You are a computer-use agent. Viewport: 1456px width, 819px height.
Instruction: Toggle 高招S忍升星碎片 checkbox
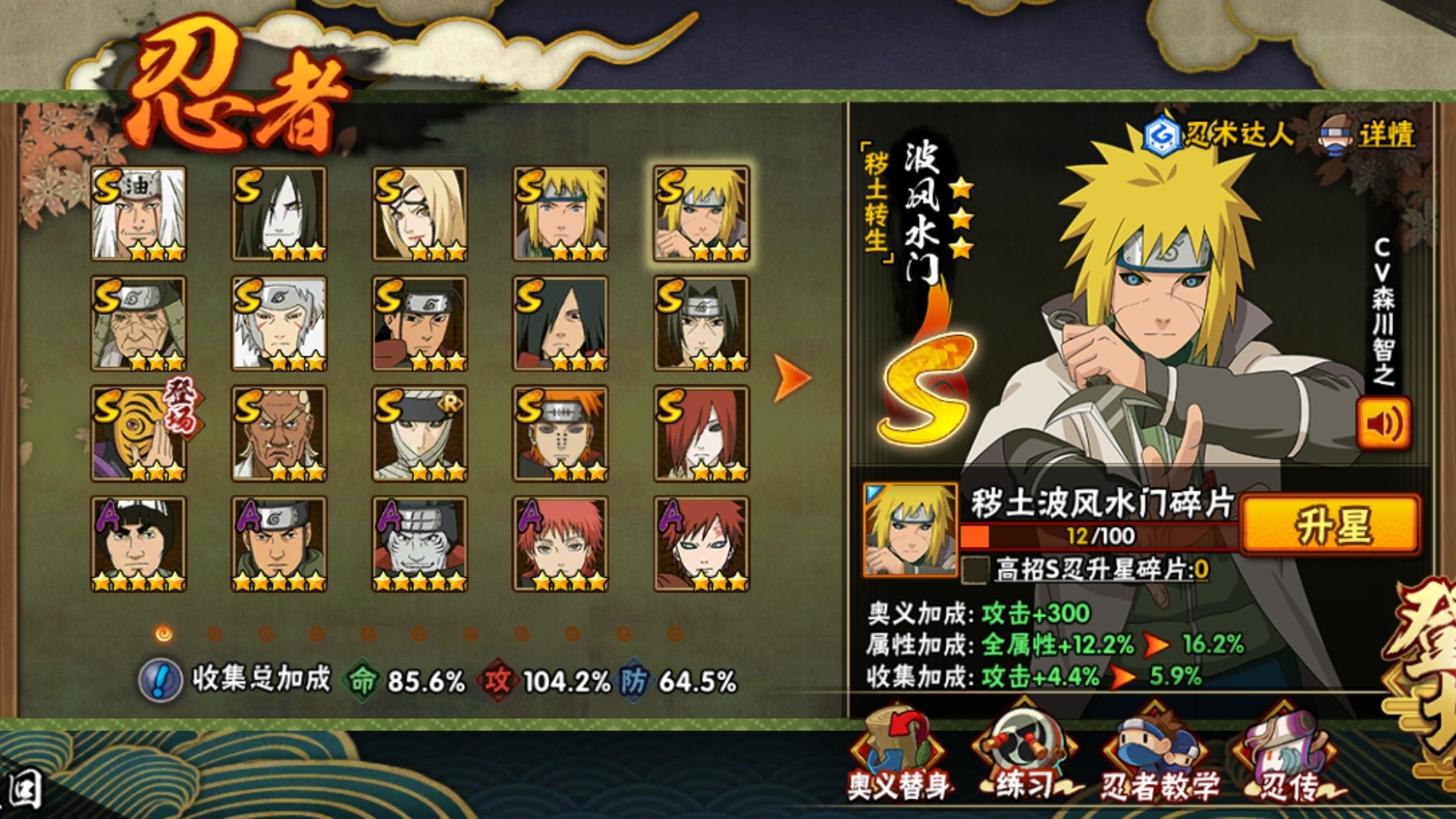[x=975, y=570]
